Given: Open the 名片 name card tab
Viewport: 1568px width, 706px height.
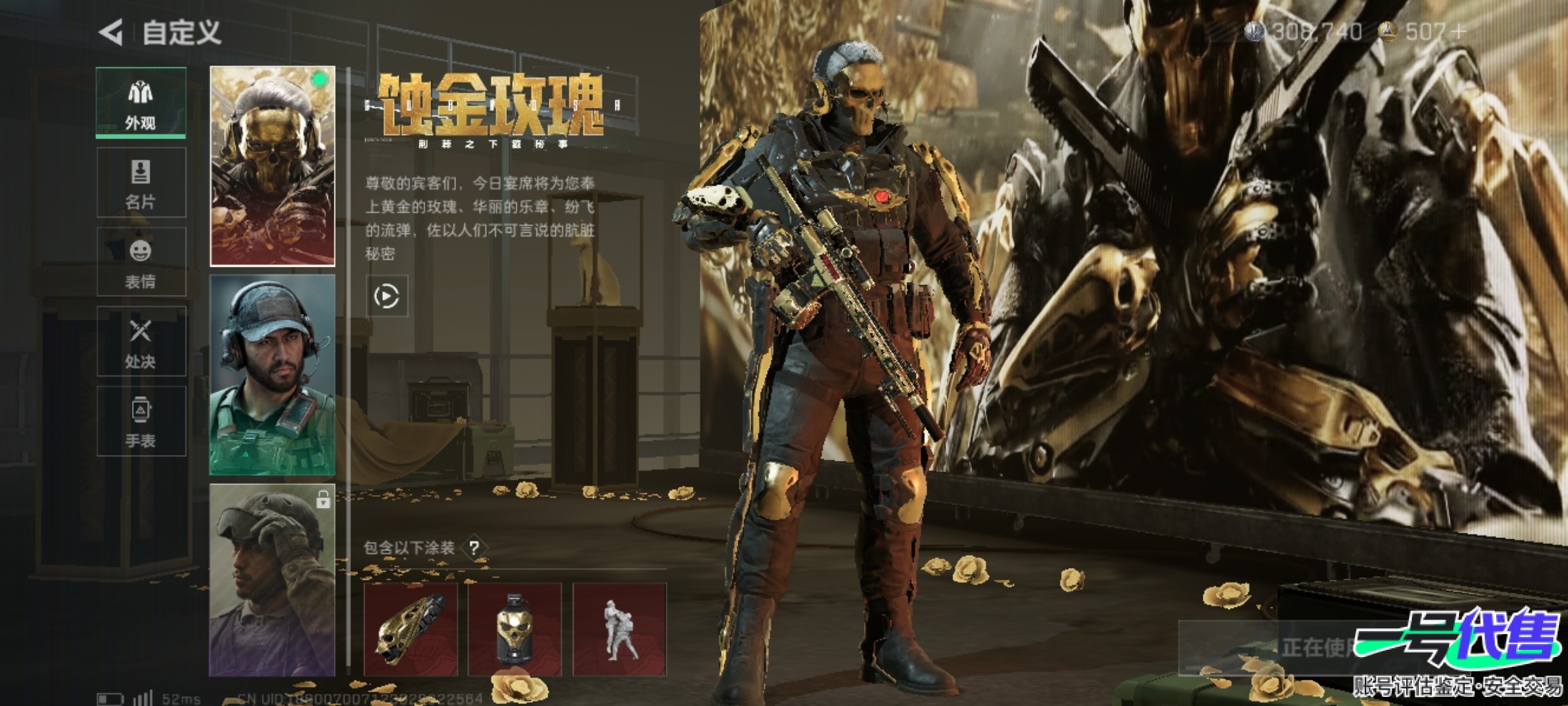Looking at the screenshot, I should click(141, 182).
